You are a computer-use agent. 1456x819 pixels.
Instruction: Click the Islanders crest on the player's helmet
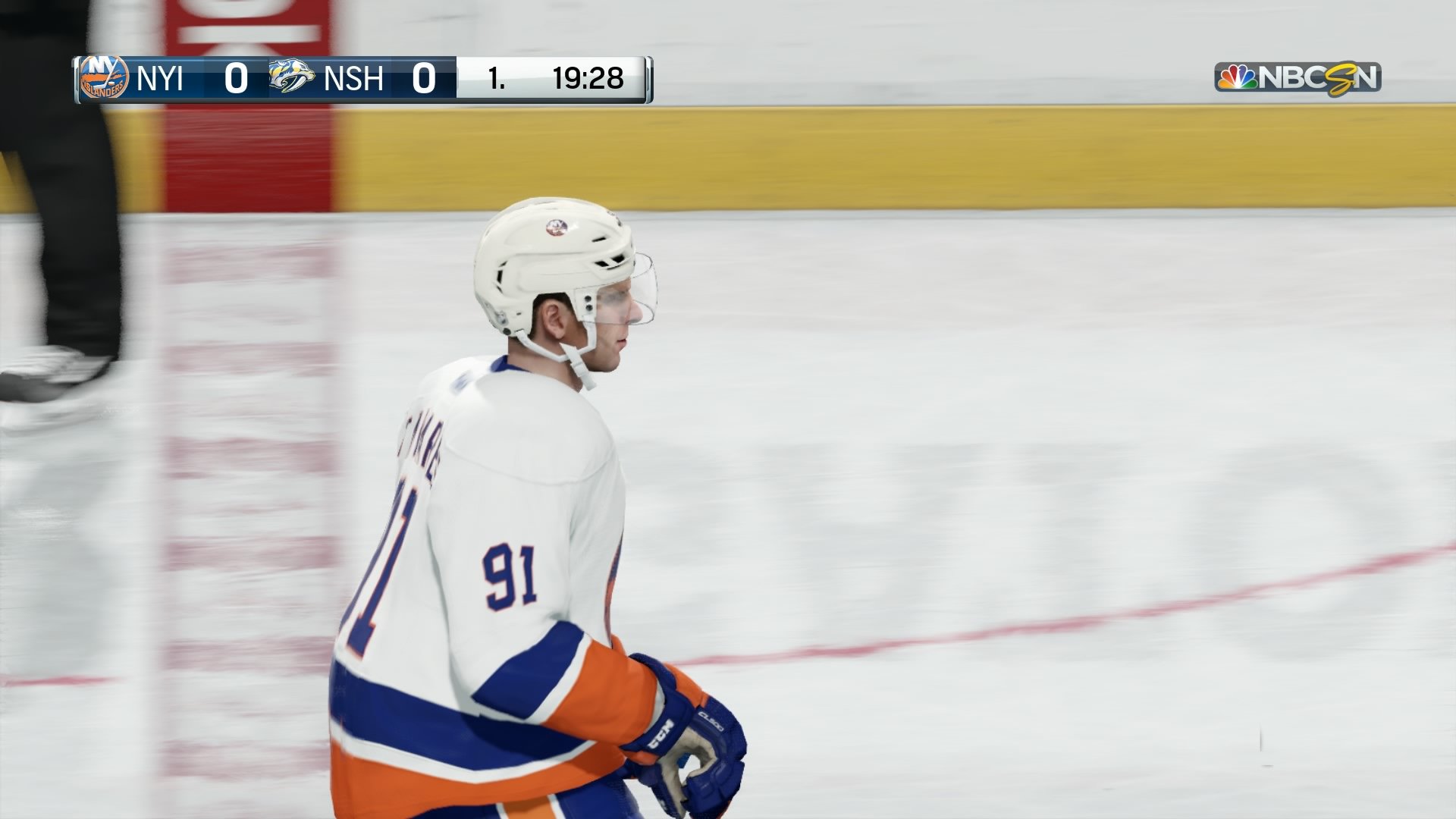[x=558, y=227]
